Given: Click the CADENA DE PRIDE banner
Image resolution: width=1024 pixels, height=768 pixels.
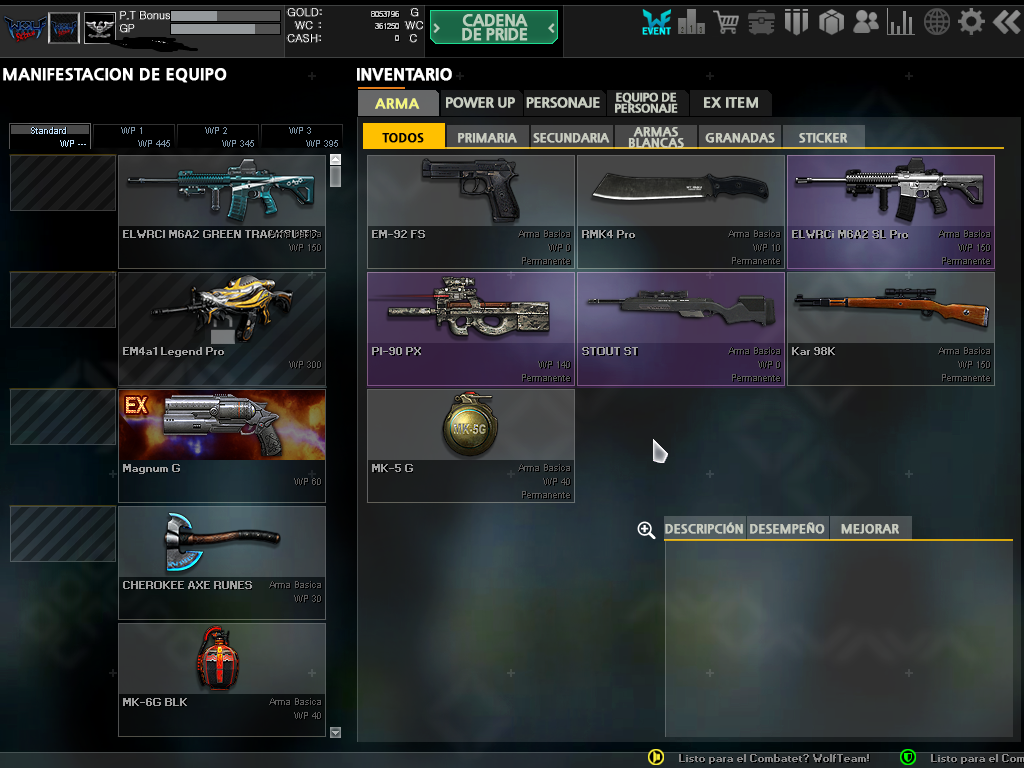Looking at the screenshot, I should click(494, 28).
